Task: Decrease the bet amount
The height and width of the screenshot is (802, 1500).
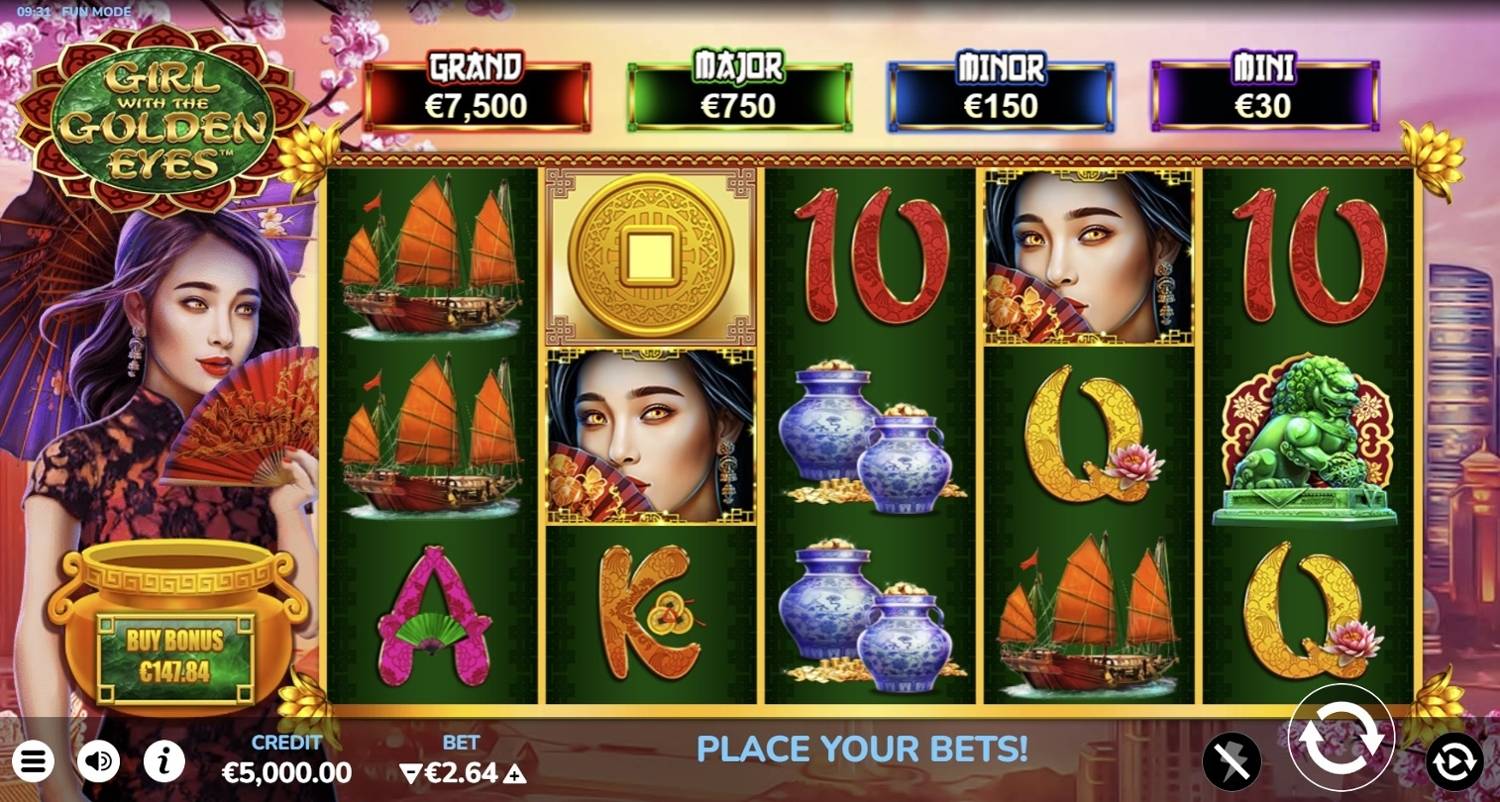Action: pyautogui.click(x=409, y=773)
